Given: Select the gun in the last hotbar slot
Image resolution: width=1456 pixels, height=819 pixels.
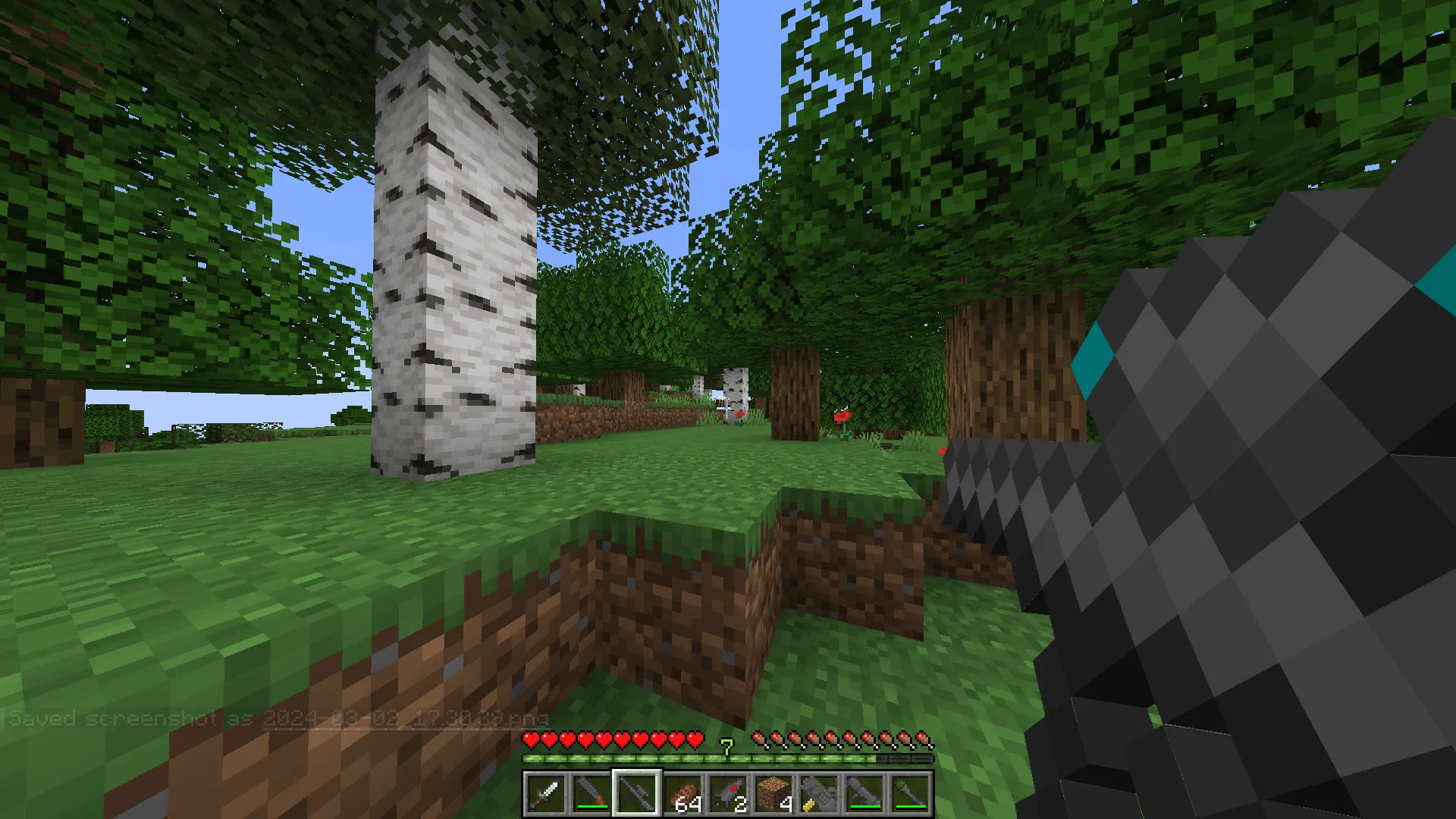Looking at the screenshot, I should 912,795.
